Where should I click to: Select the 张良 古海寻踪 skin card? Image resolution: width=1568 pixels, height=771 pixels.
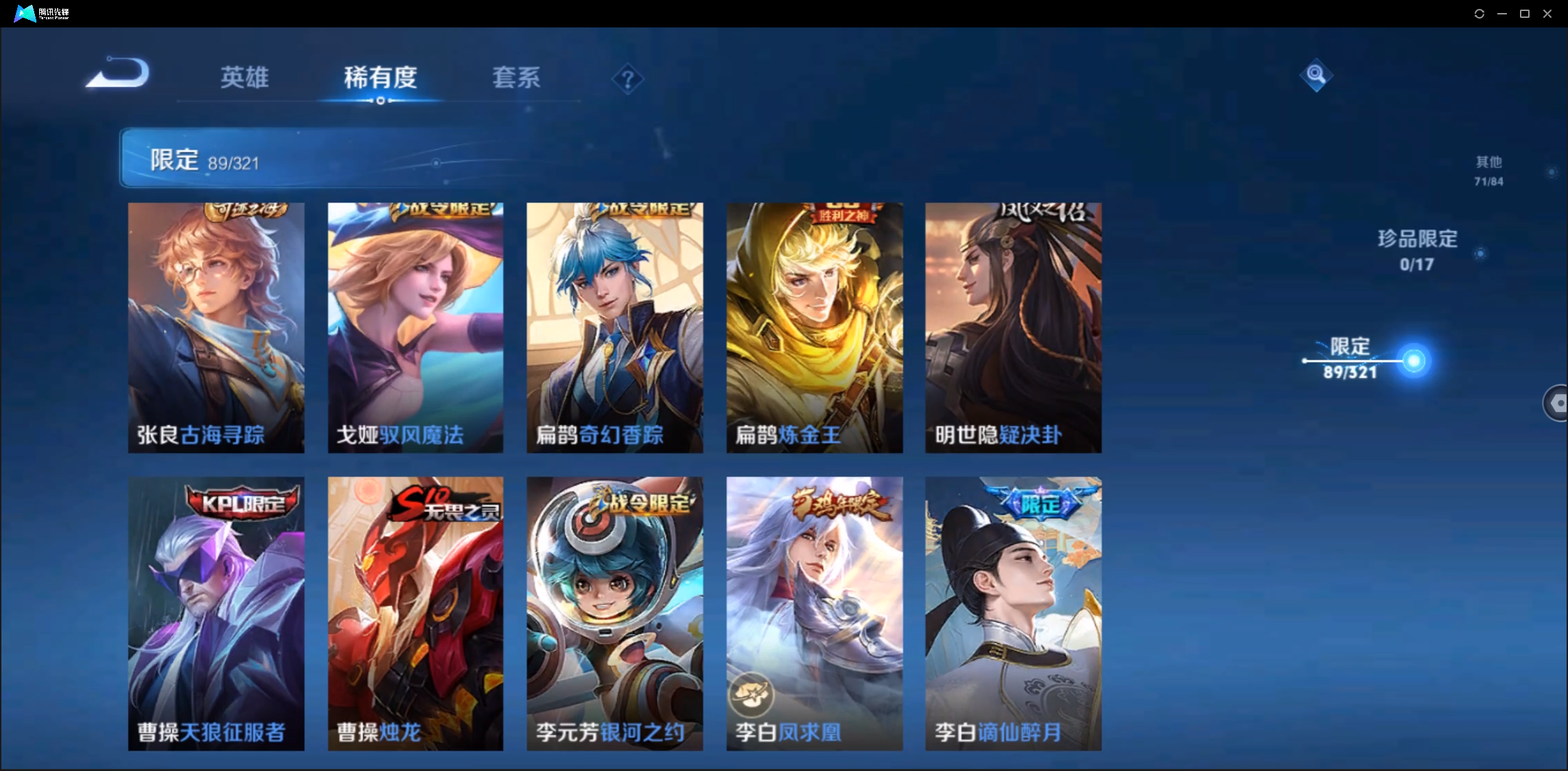pos(216,327)
